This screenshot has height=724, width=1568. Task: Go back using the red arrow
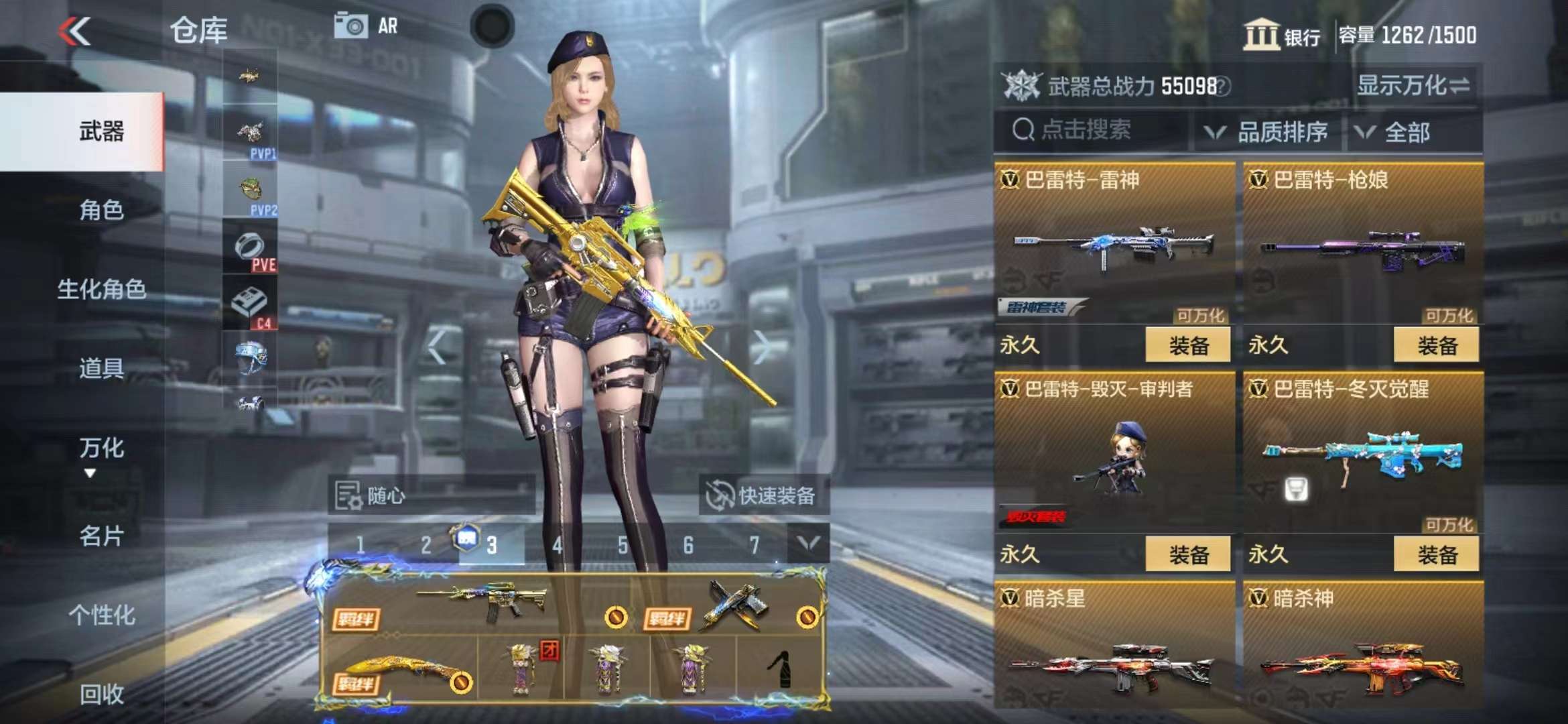coord(74,32)
